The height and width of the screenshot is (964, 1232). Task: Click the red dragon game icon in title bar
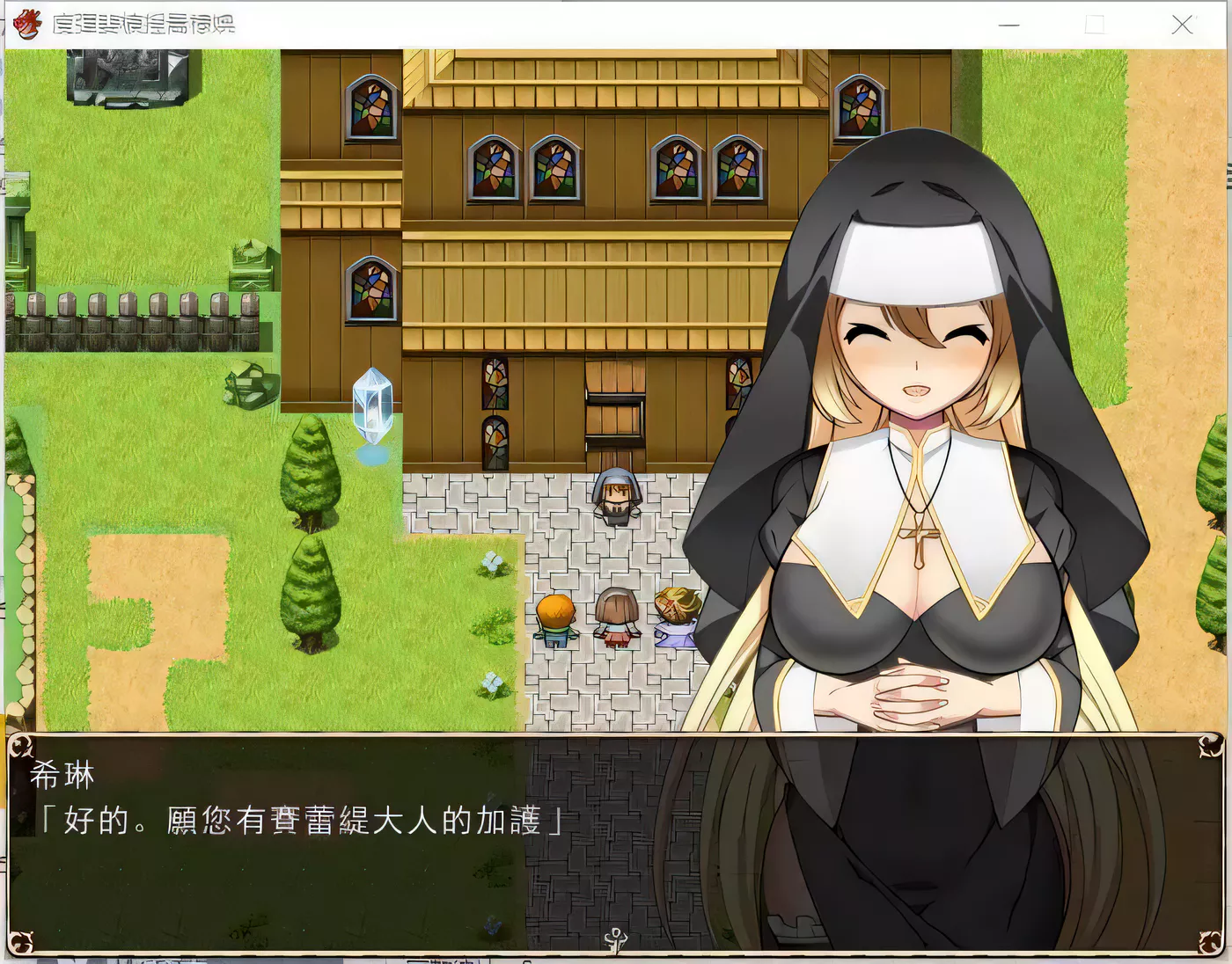coord(27,25)
